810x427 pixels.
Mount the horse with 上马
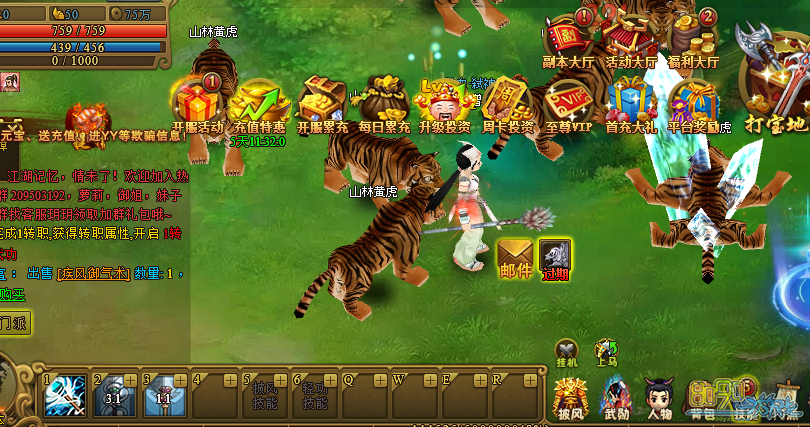click(x=607, y=351)
